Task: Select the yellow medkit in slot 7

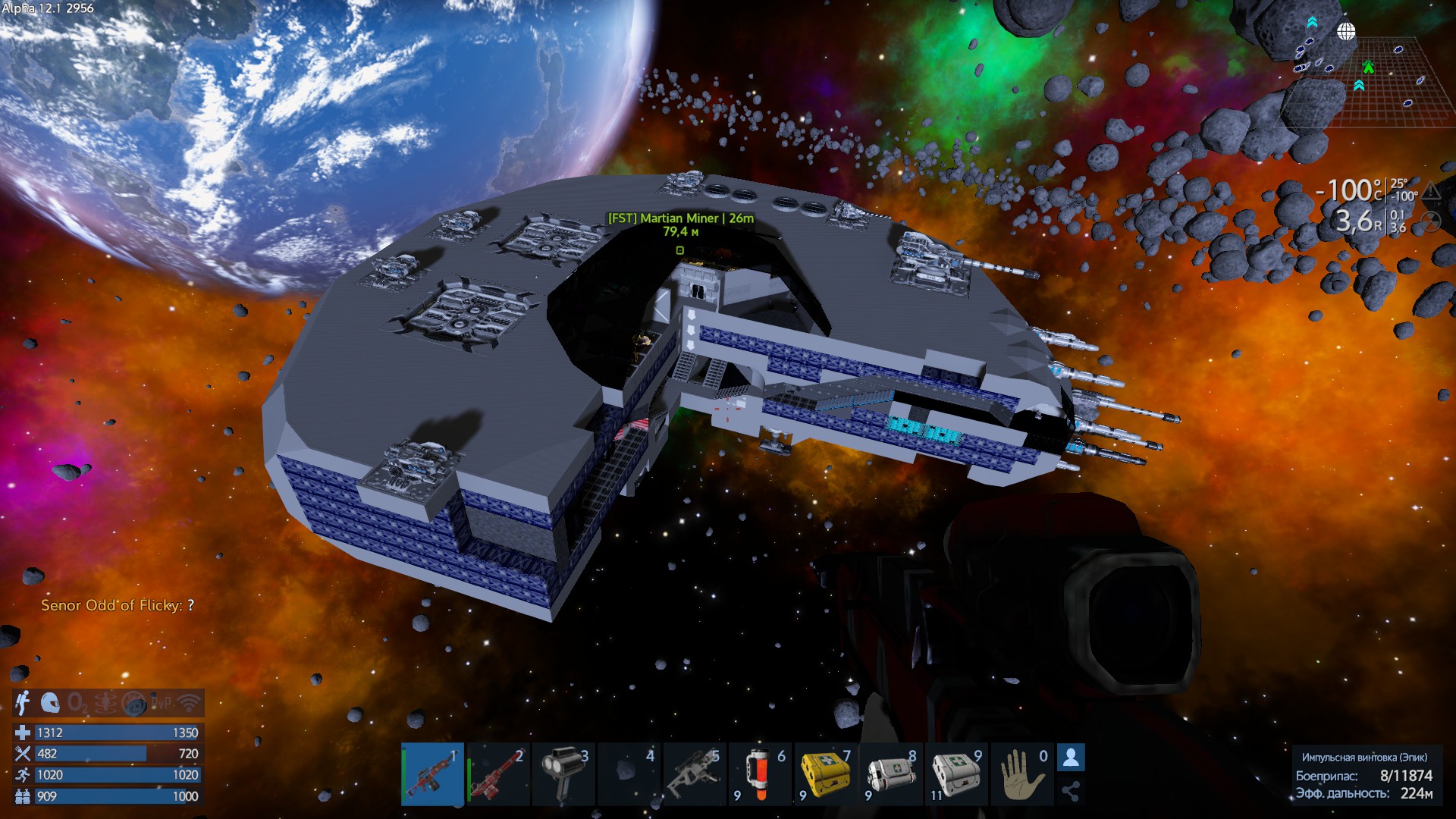Action: (x=826, y=774)
